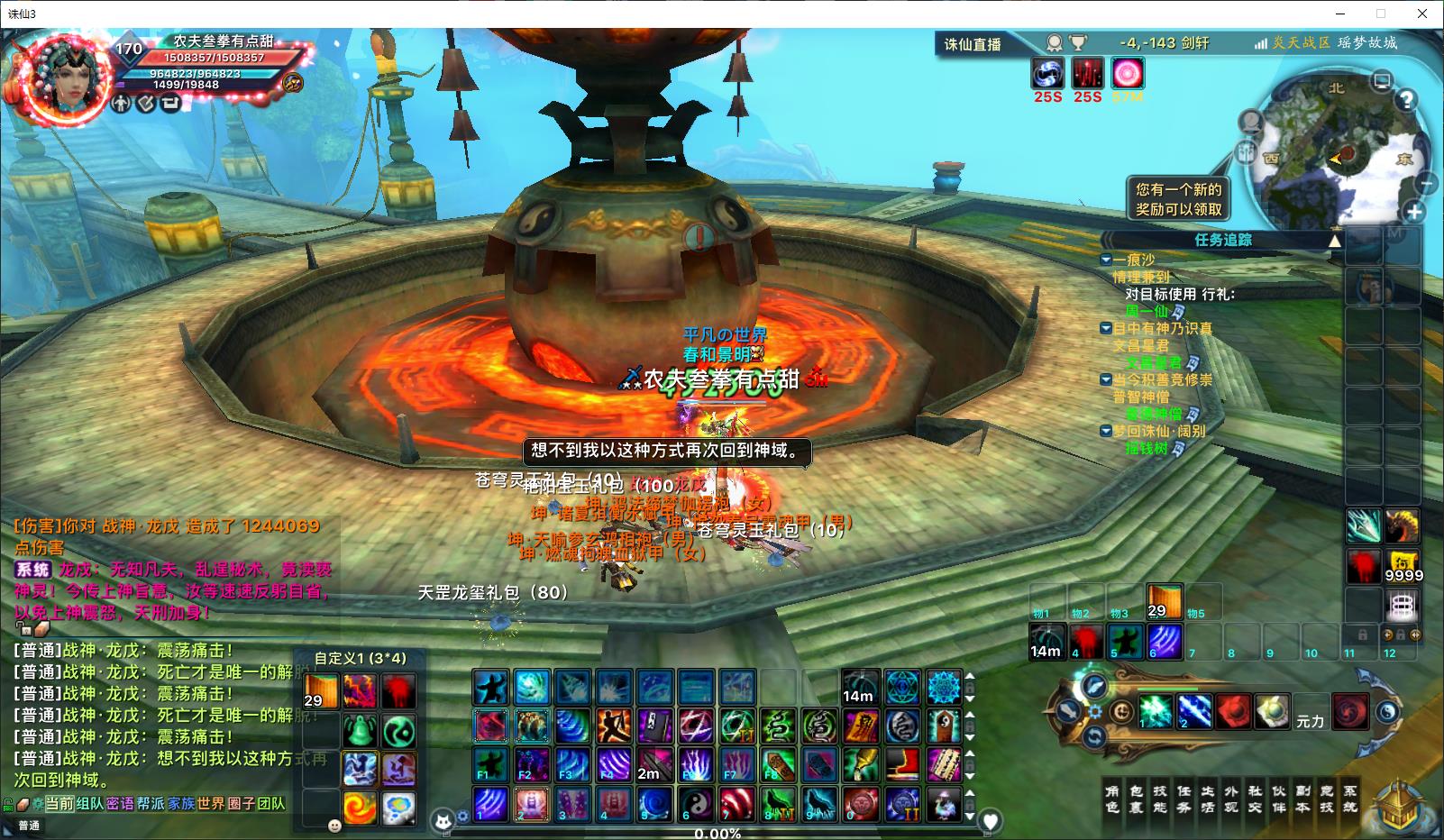Select the 摇钱树 quest target link
This screenshot has width=1444, height=840.
[x=1147, y=448]
